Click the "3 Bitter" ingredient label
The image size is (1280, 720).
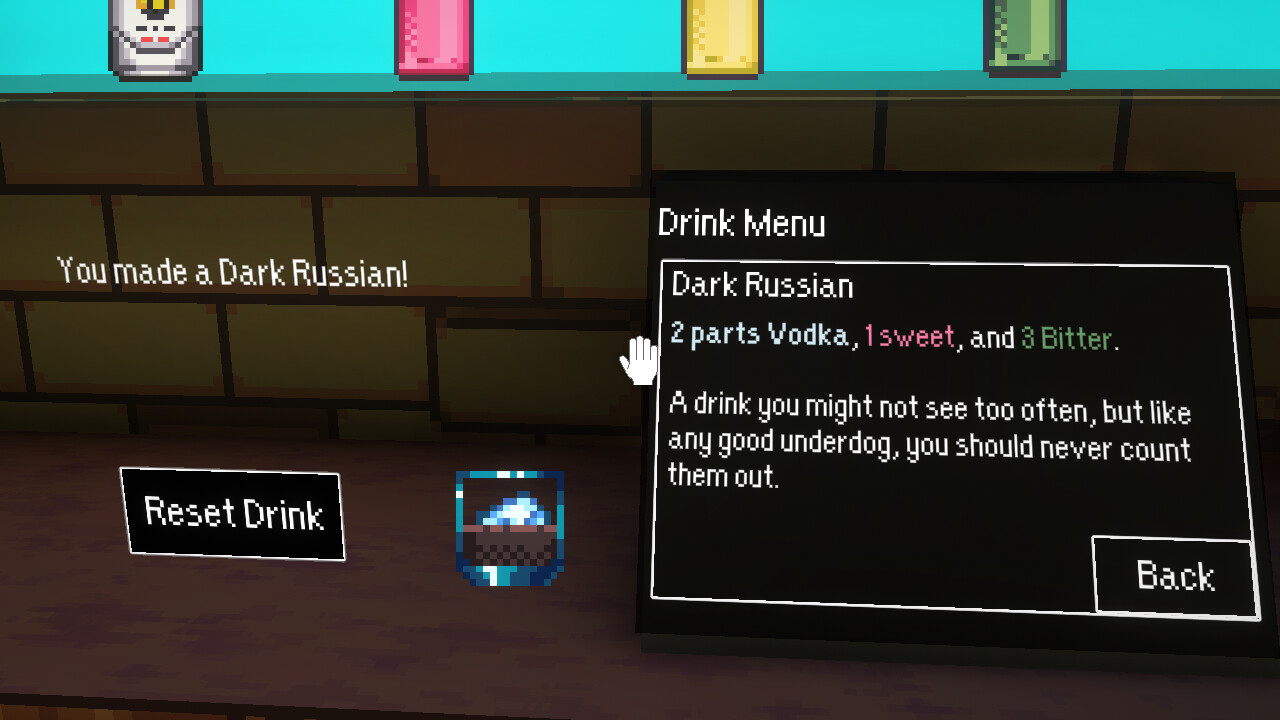(x=1064, y=338)
